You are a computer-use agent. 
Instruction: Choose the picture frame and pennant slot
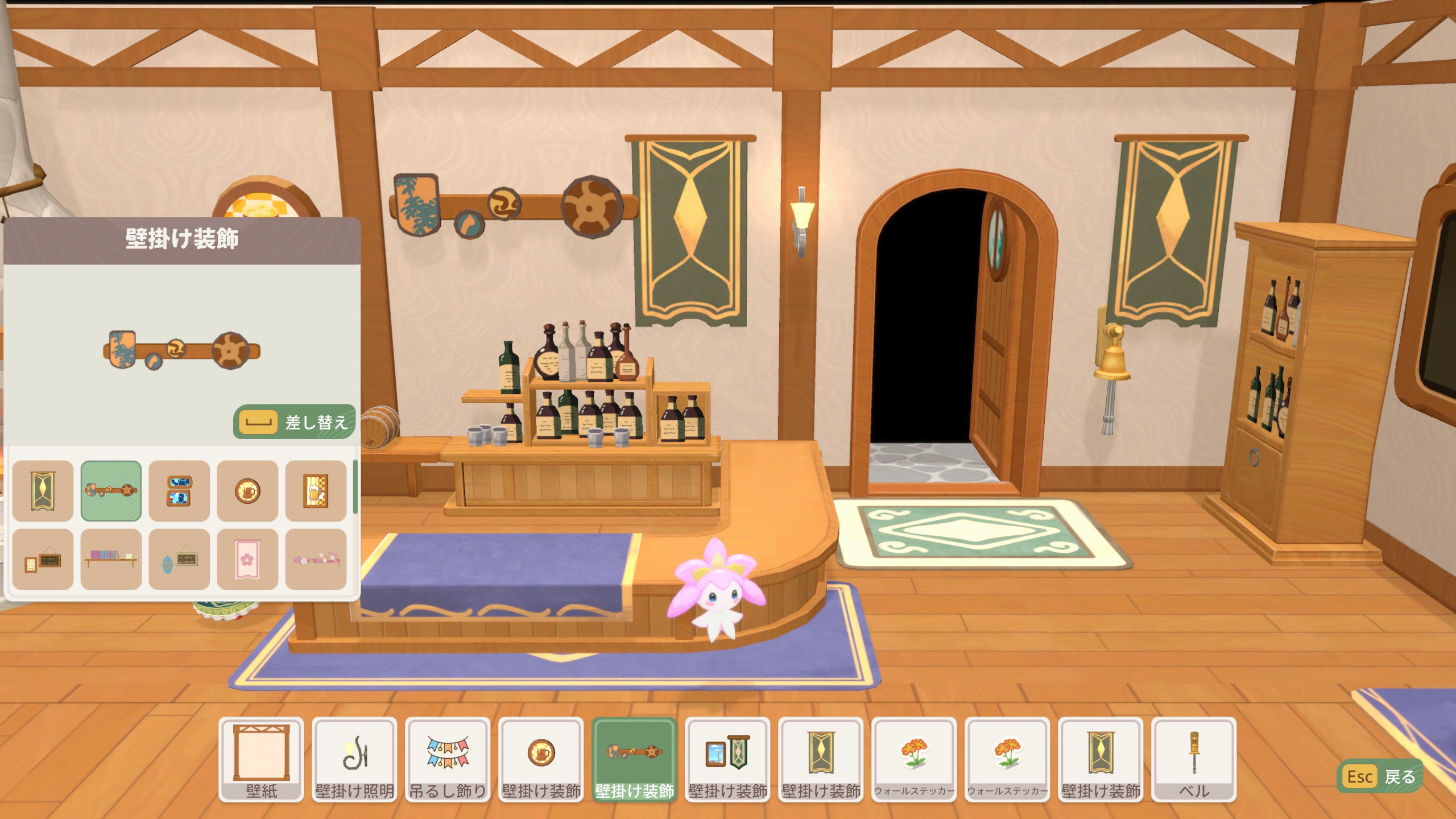[727, 759]
